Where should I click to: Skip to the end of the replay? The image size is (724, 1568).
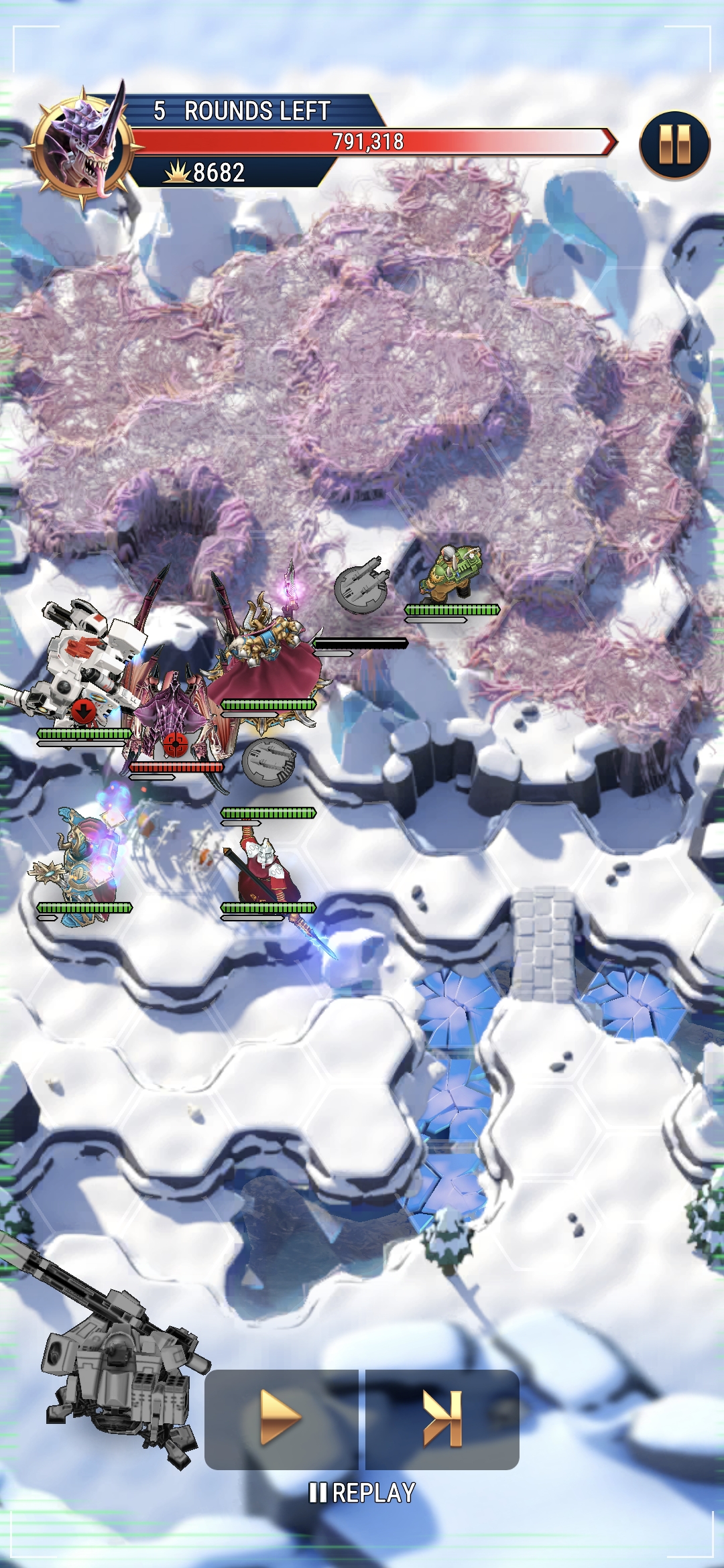click(x=442, y=1418)
